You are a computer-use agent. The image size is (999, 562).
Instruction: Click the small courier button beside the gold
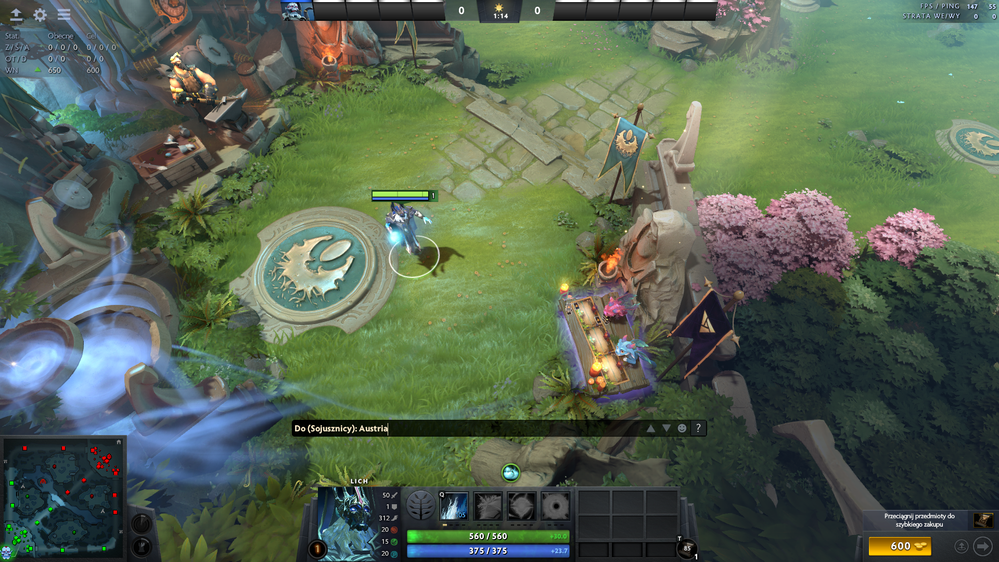(961, 546)
